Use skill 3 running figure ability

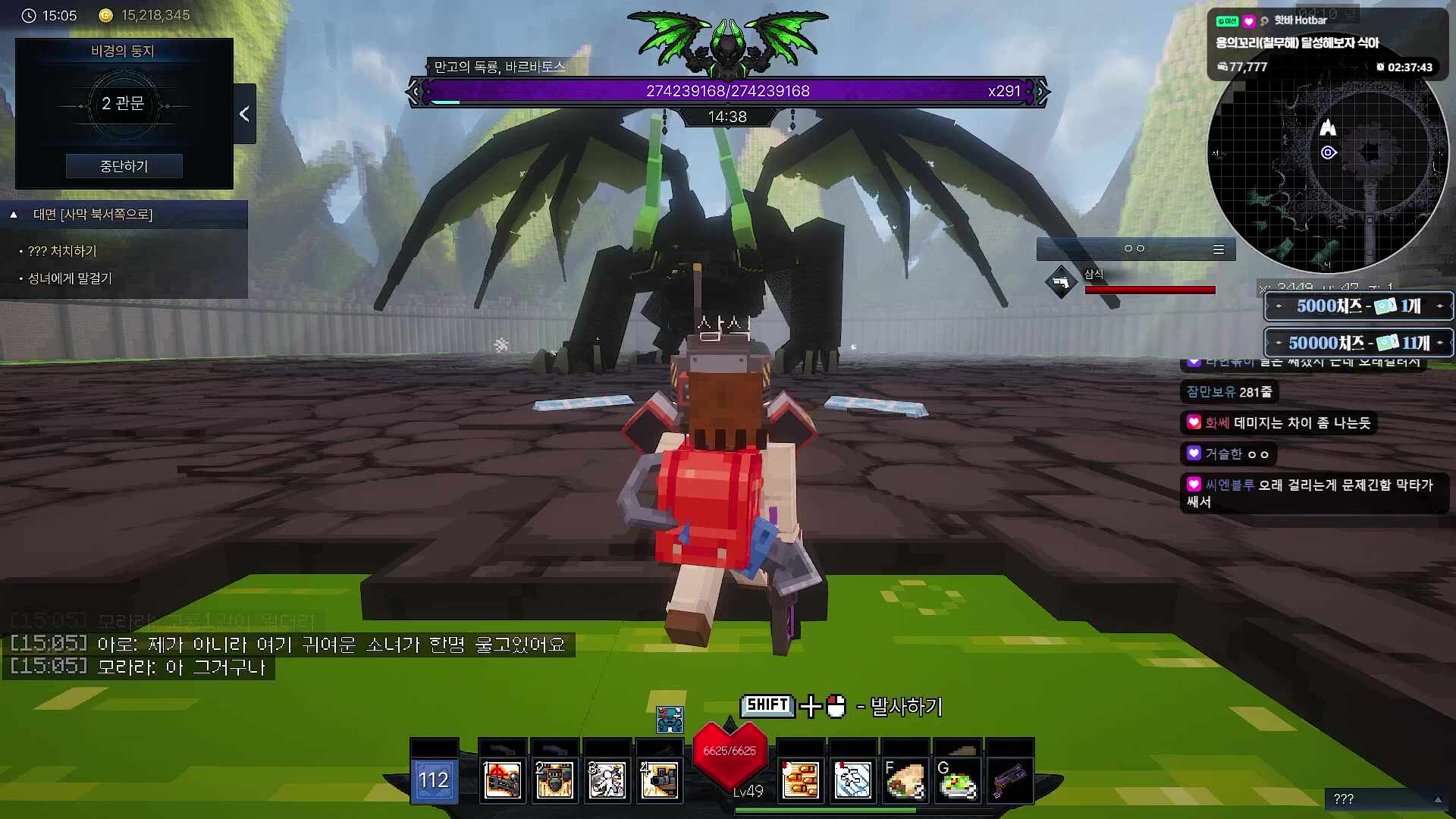pyautogui.click(x=607, y=780)
